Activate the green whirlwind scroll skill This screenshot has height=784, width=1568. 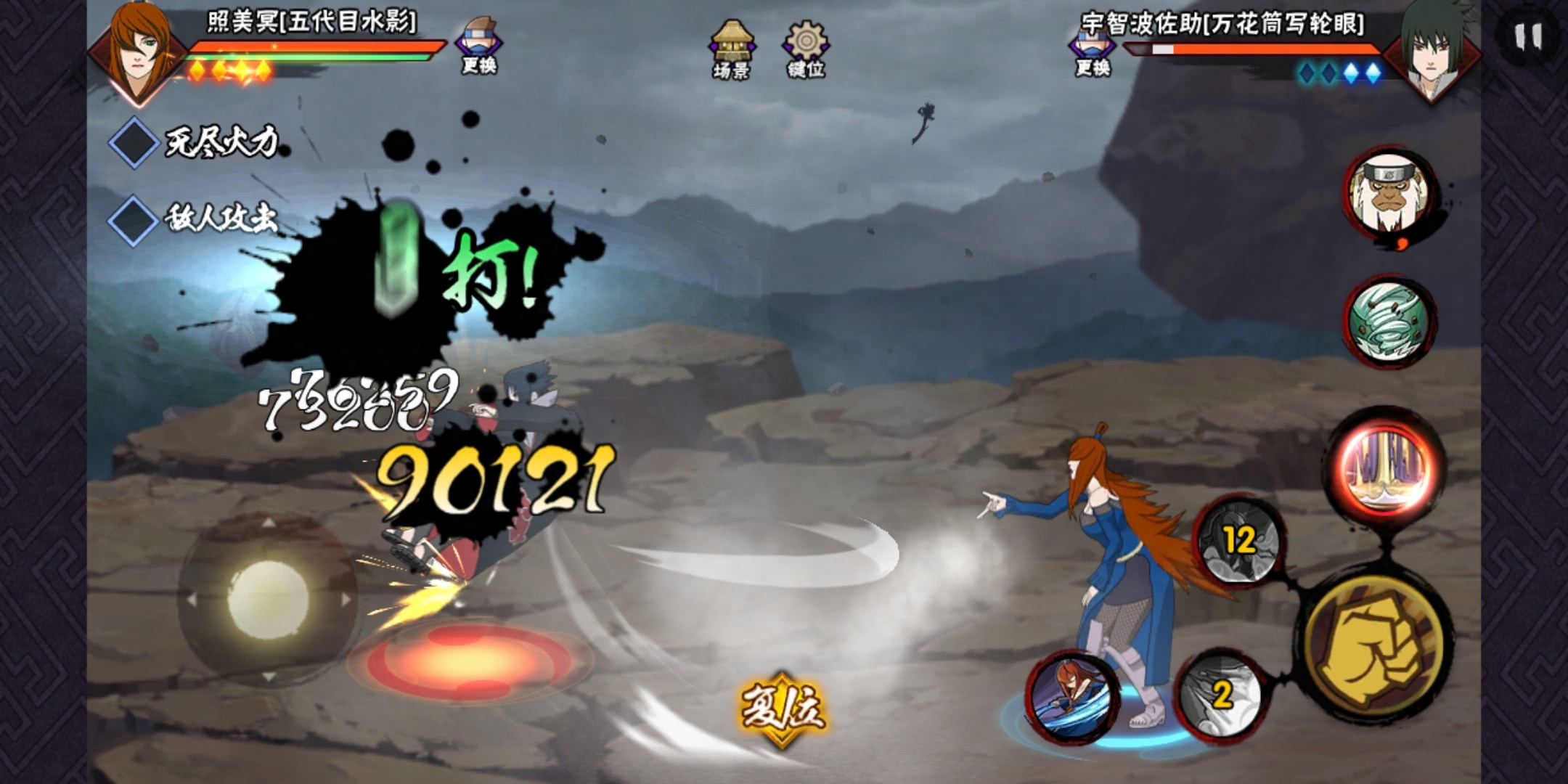[1388, 320]
